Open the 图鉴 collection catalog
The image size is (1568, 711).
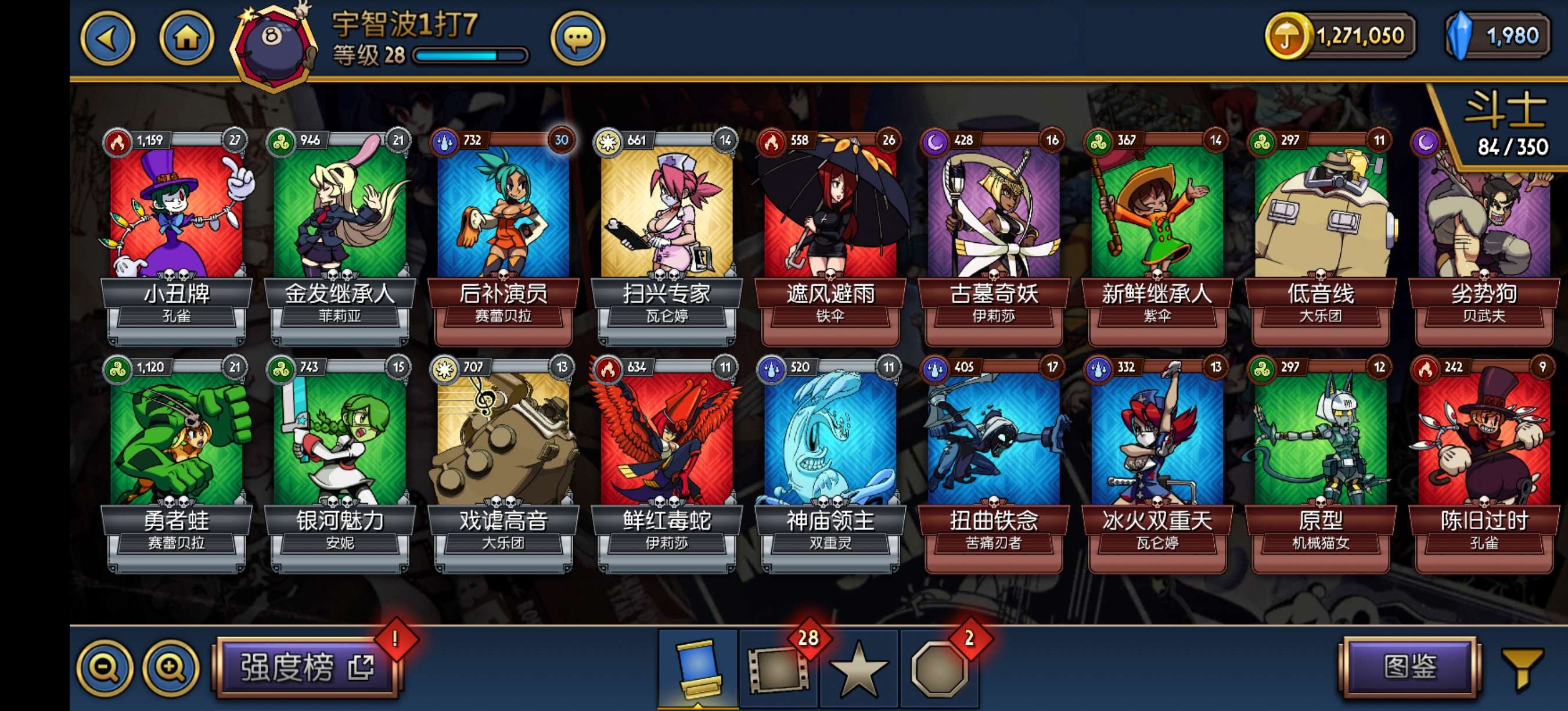click(1409, 667)
